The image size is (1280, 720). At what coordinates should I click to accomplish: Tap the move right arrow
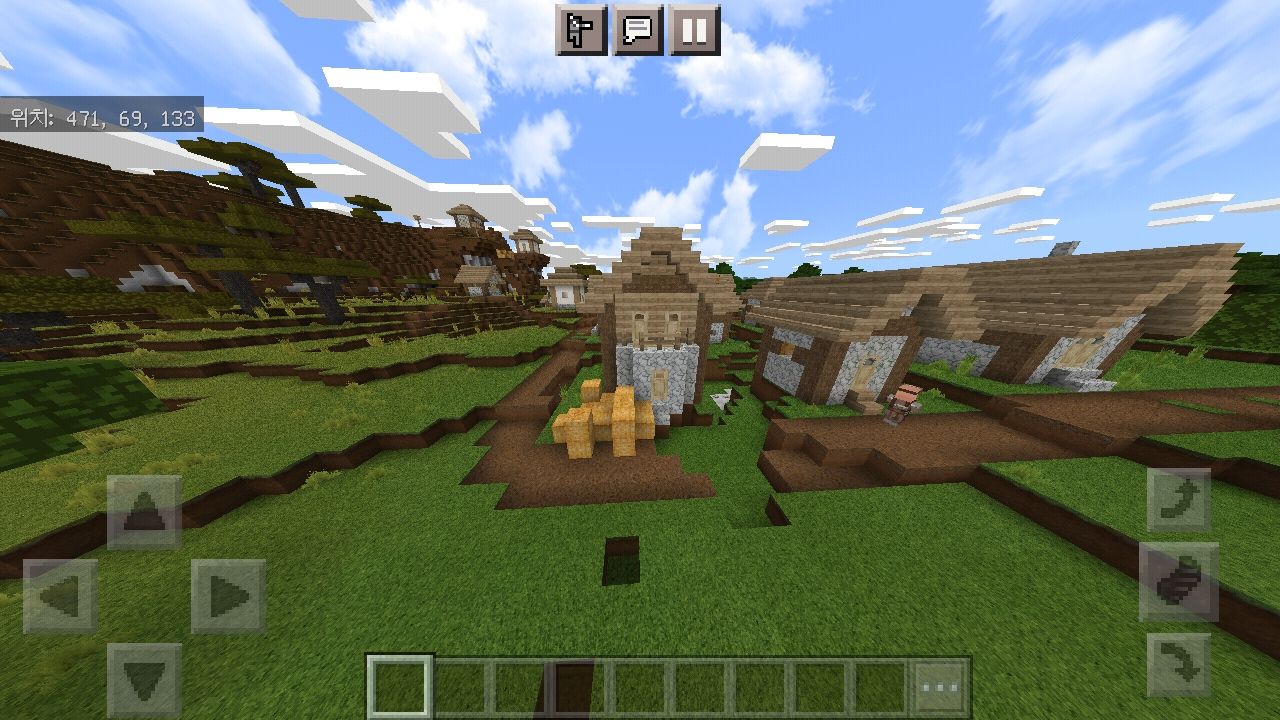tap(228, 596)
